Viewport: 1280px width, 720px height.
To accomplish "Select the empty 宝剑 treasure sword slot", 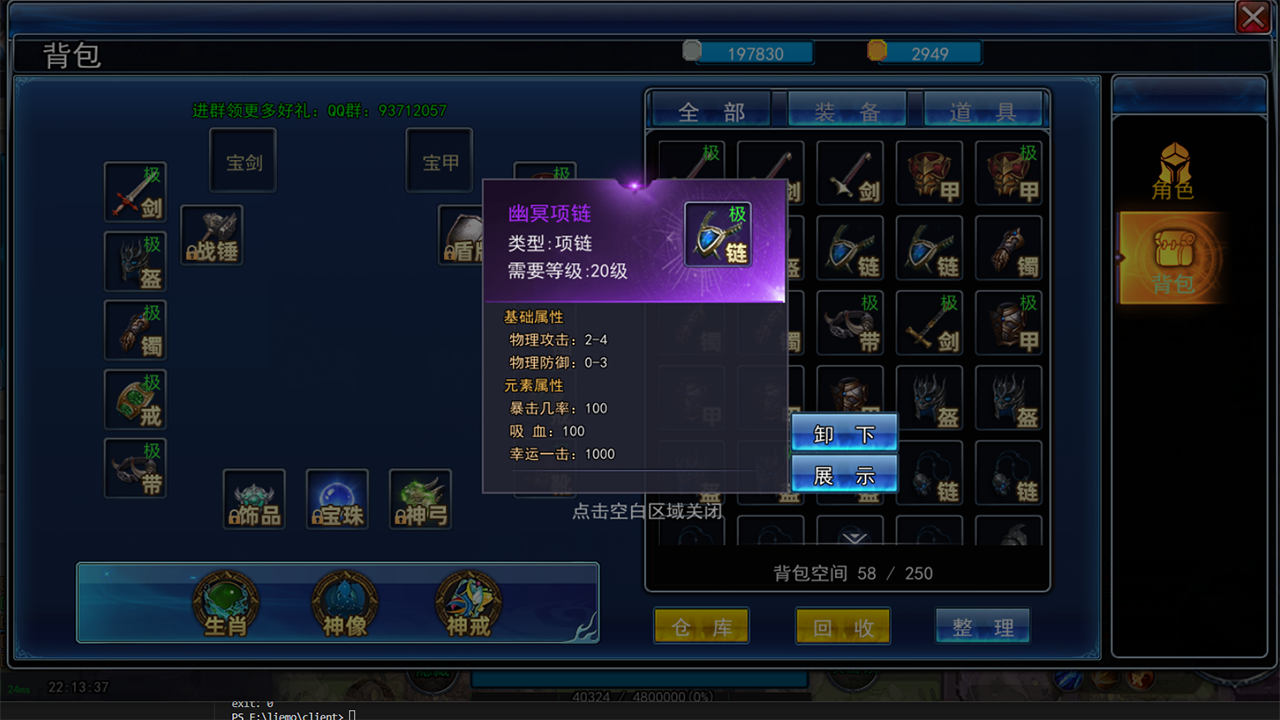I will pos(243,160).
